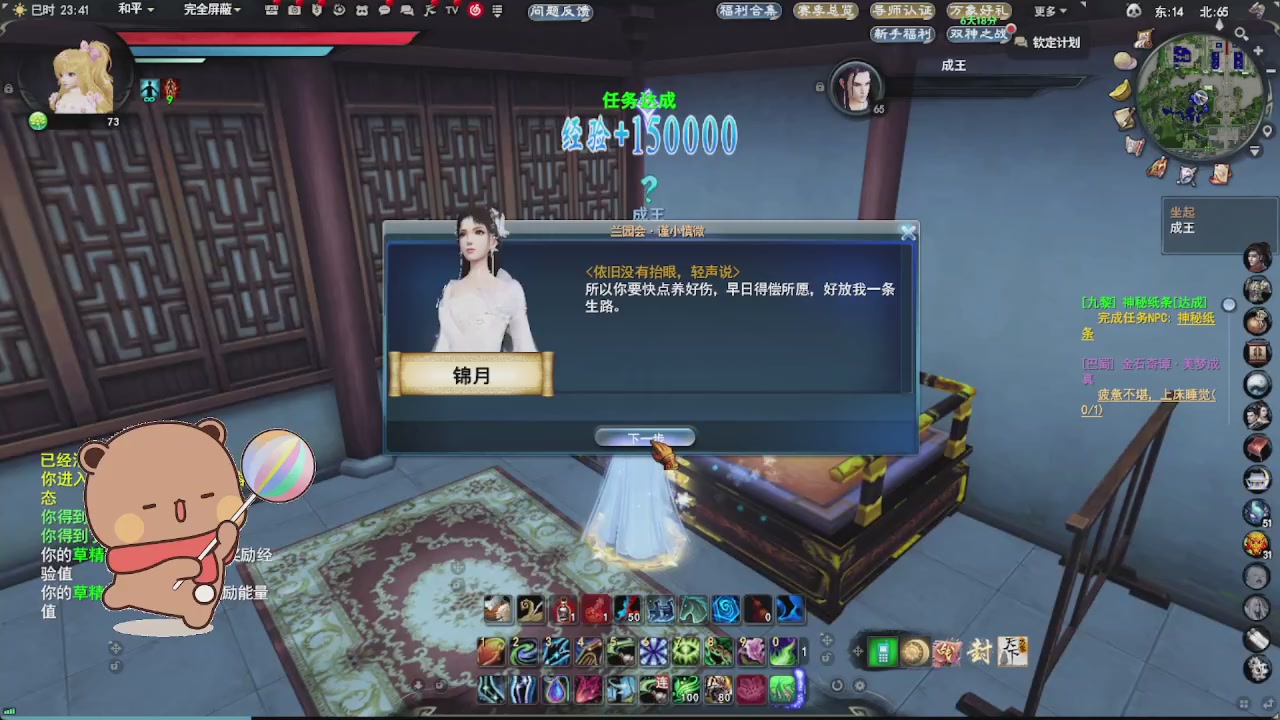Open the NetEase Cloud Music icon
1280x720 pixels.
[474, 11]
